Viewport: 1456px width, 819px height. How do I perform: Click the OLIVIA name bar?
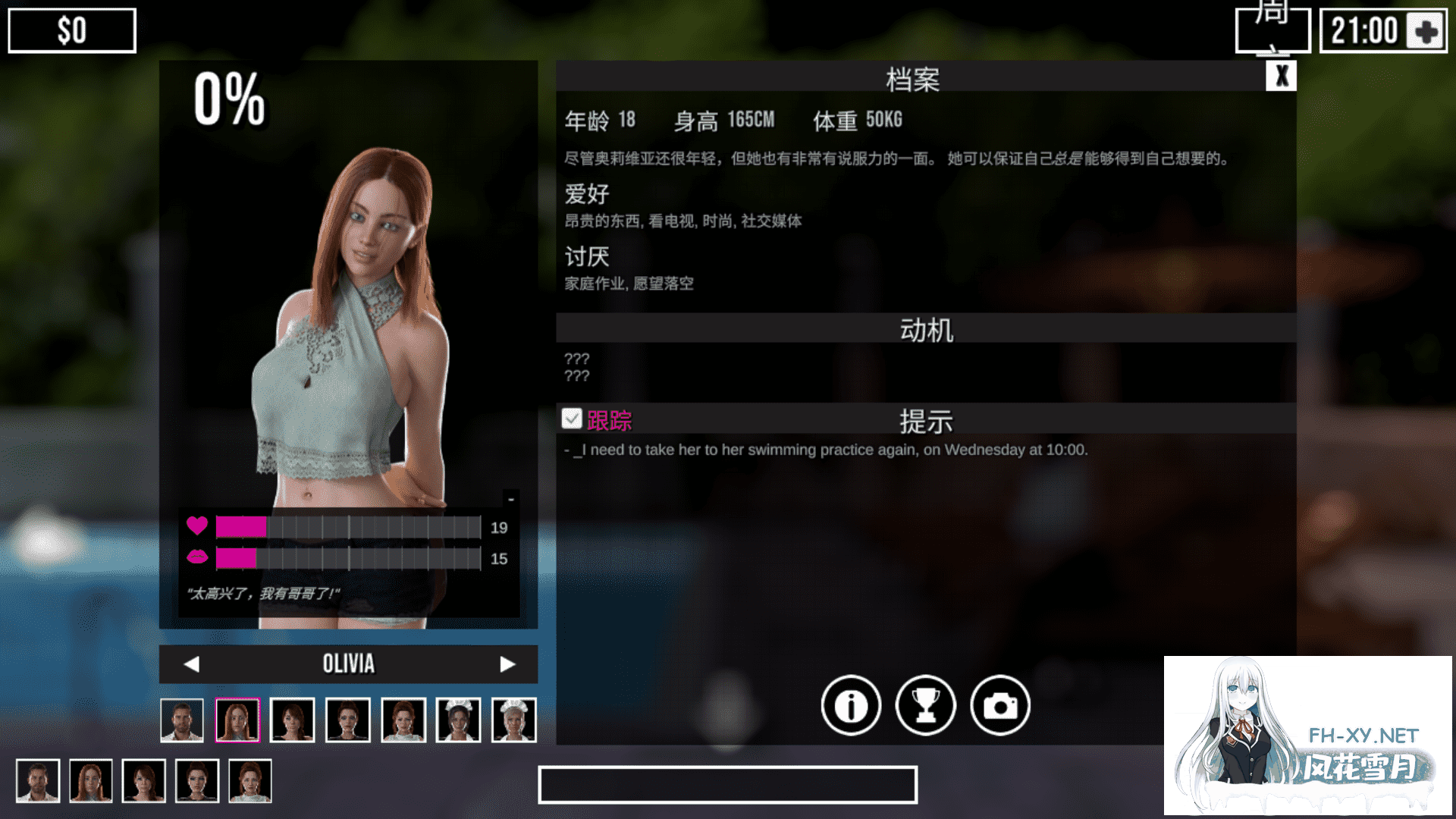pos(348,664)
